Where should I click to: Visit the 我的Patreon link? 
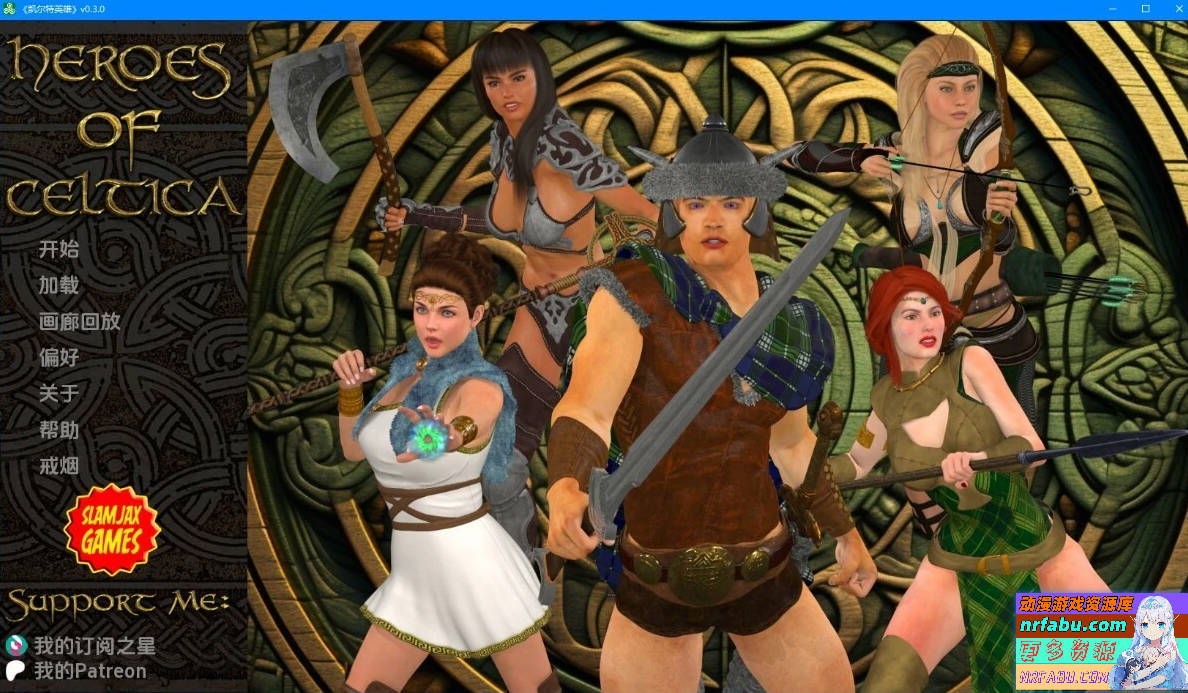point(89,671)
